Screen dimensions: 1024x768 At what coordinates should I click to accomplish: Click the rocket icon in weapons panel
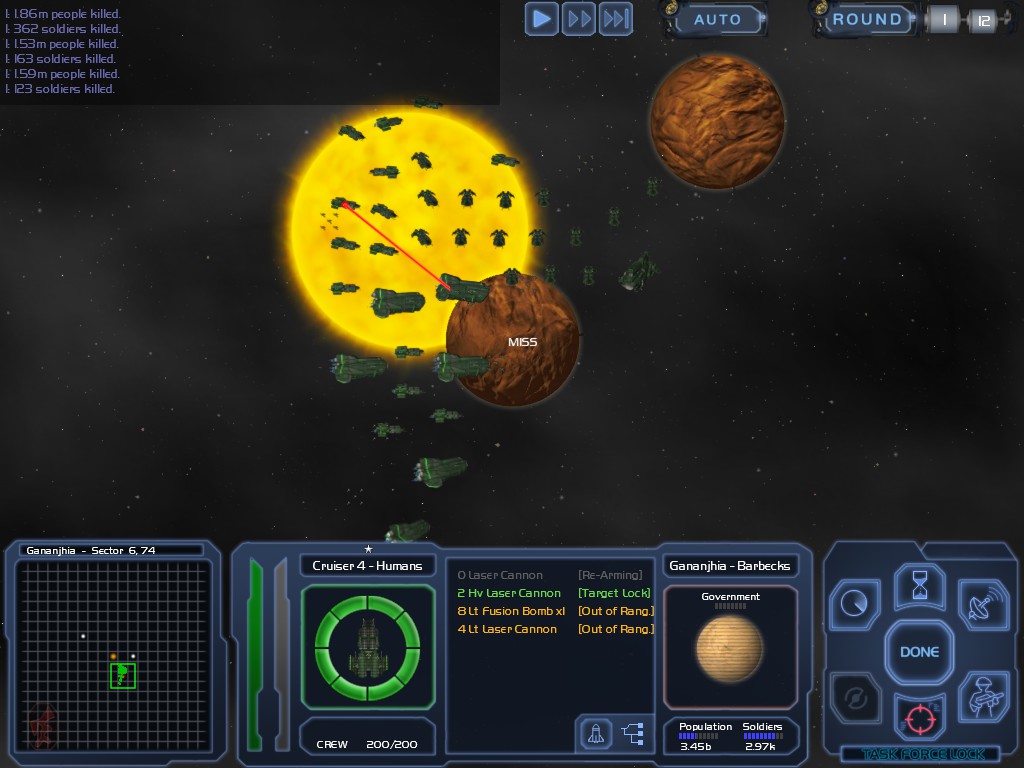click(596, 734)
